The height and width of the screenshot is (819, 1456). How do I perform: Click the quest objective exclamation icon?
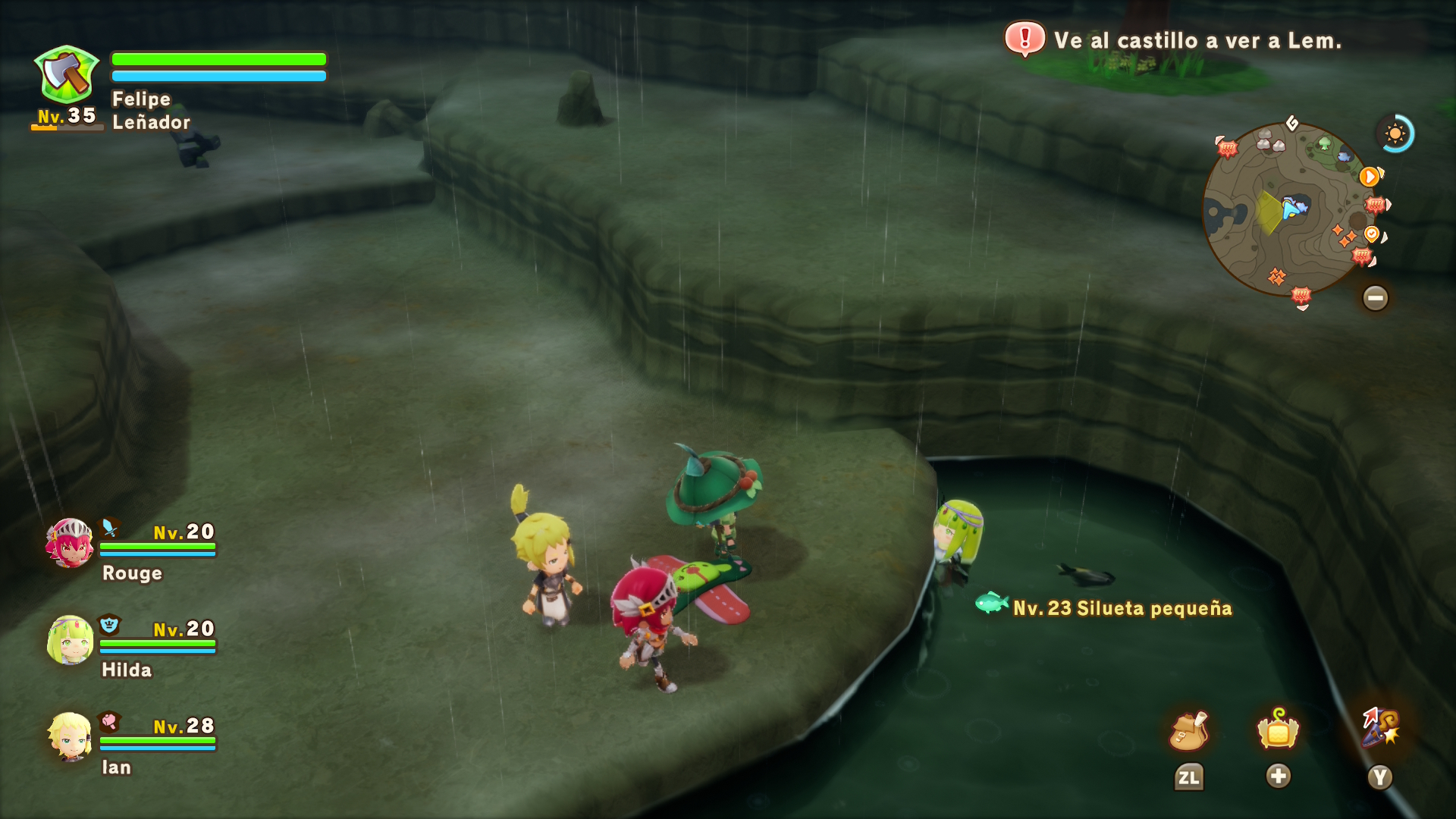(1025, 38)
